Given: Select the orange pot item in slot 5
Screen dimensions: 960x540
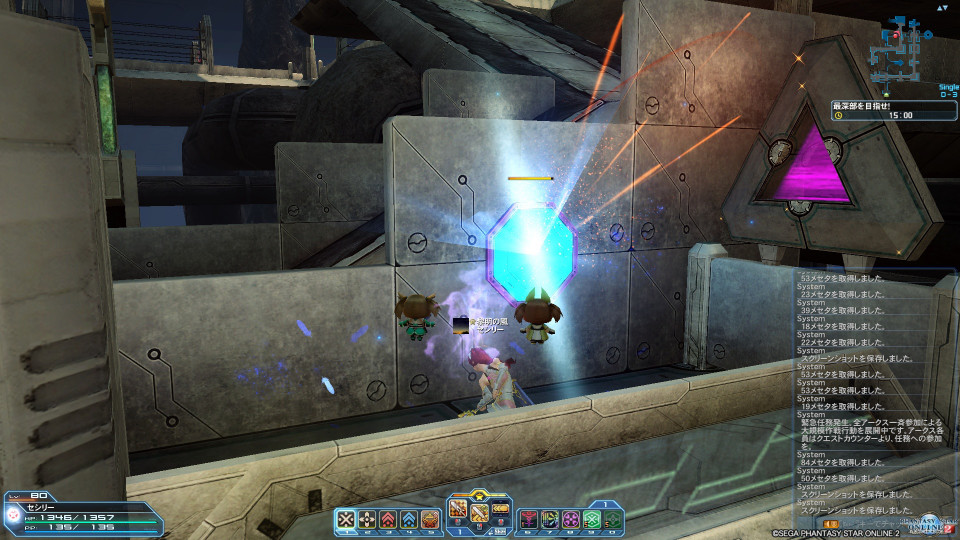Looking at the screenshot, I should 430,519.
